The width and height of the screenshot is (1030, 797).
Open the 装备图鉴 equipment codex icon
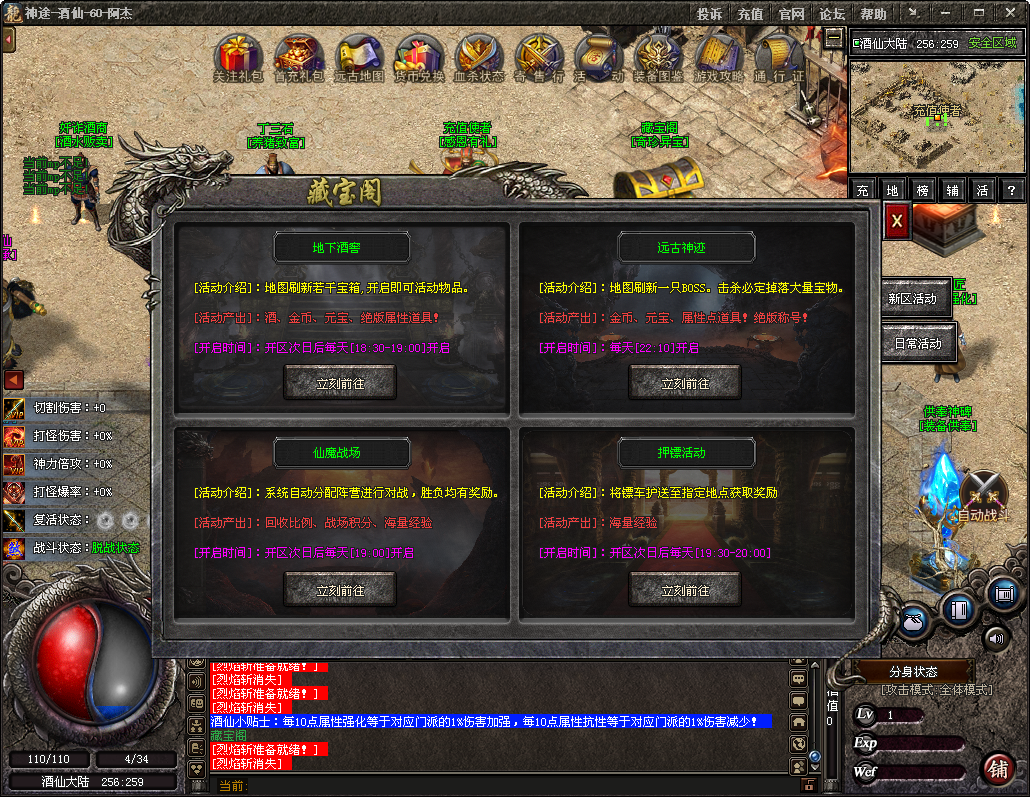659,56
